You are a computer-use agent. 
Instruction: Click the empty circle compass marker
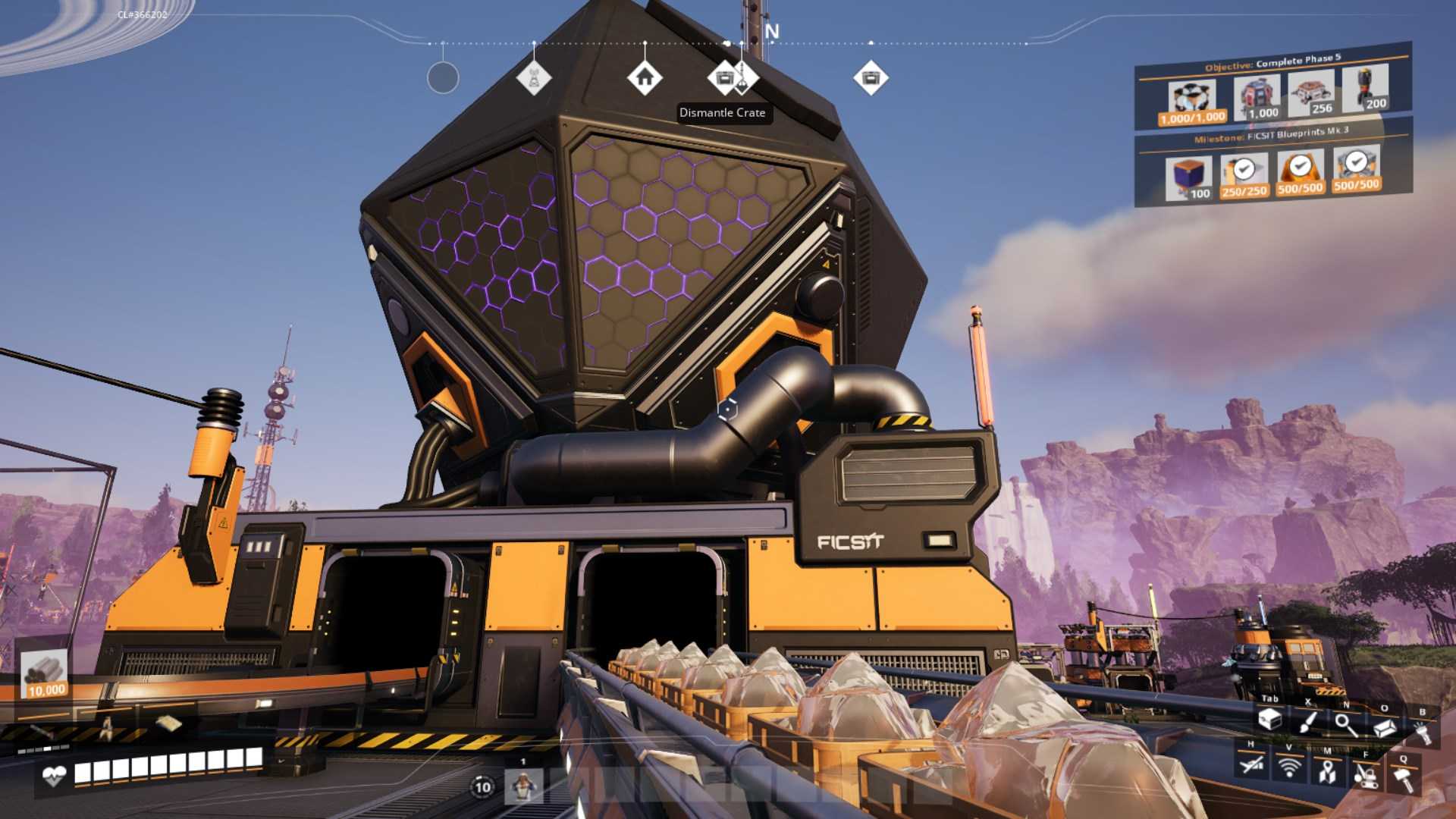[x=443, y=77]
